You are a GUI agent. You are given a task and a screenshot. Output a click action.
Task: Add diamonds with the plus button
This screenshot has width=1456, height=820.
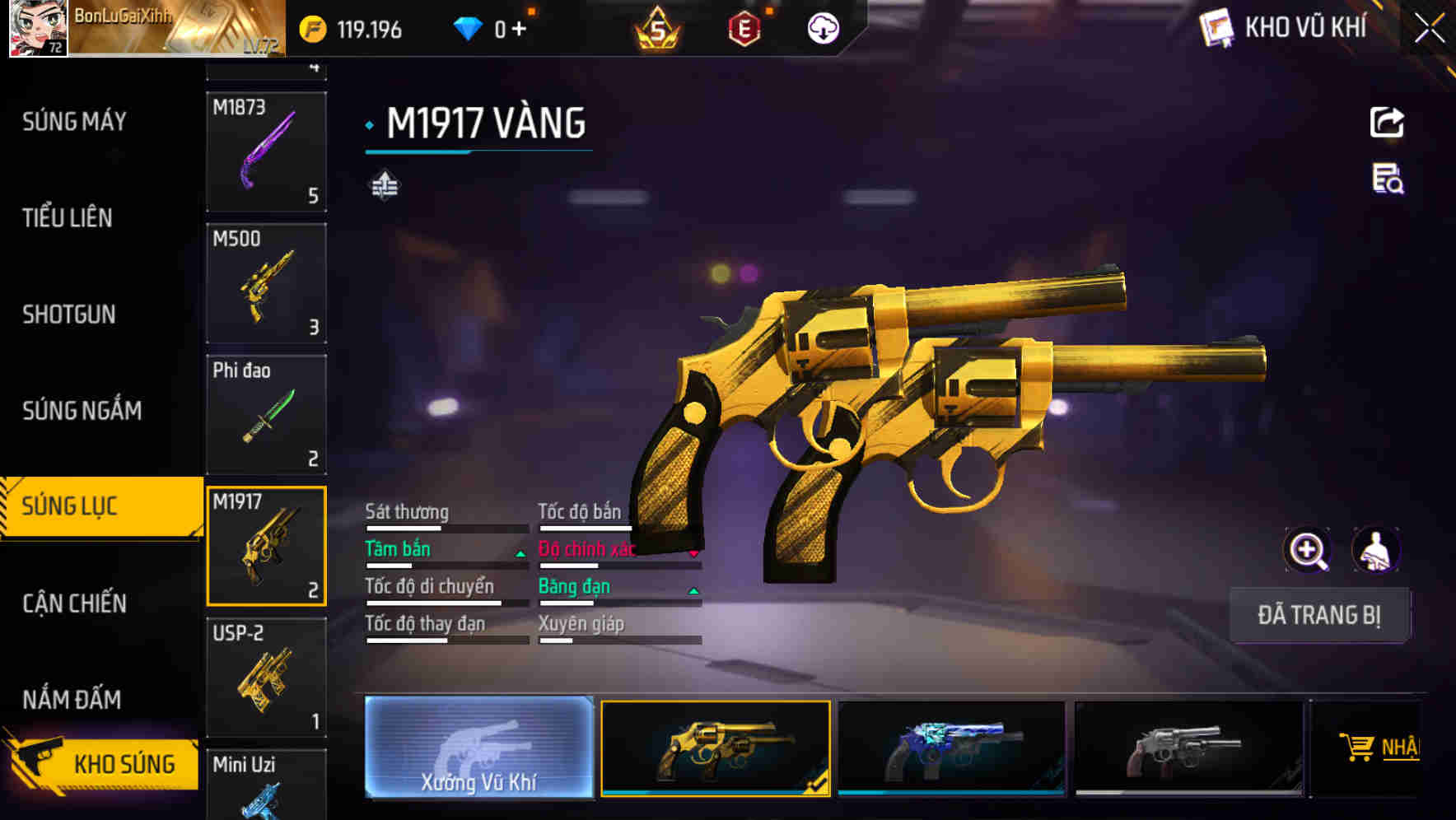[x=519, y=30]
